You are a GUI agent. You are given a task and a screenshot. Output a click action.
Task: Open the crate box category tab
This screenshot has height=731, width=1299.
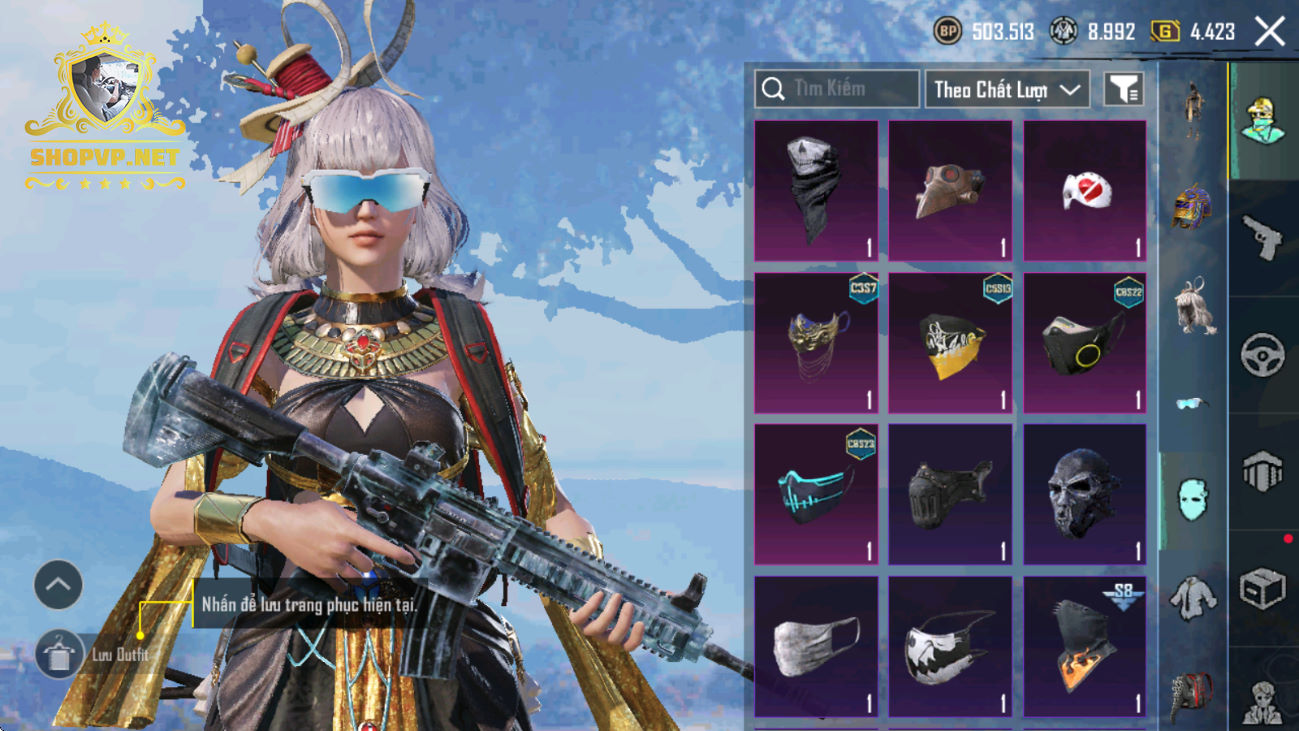coord(1262,588)
